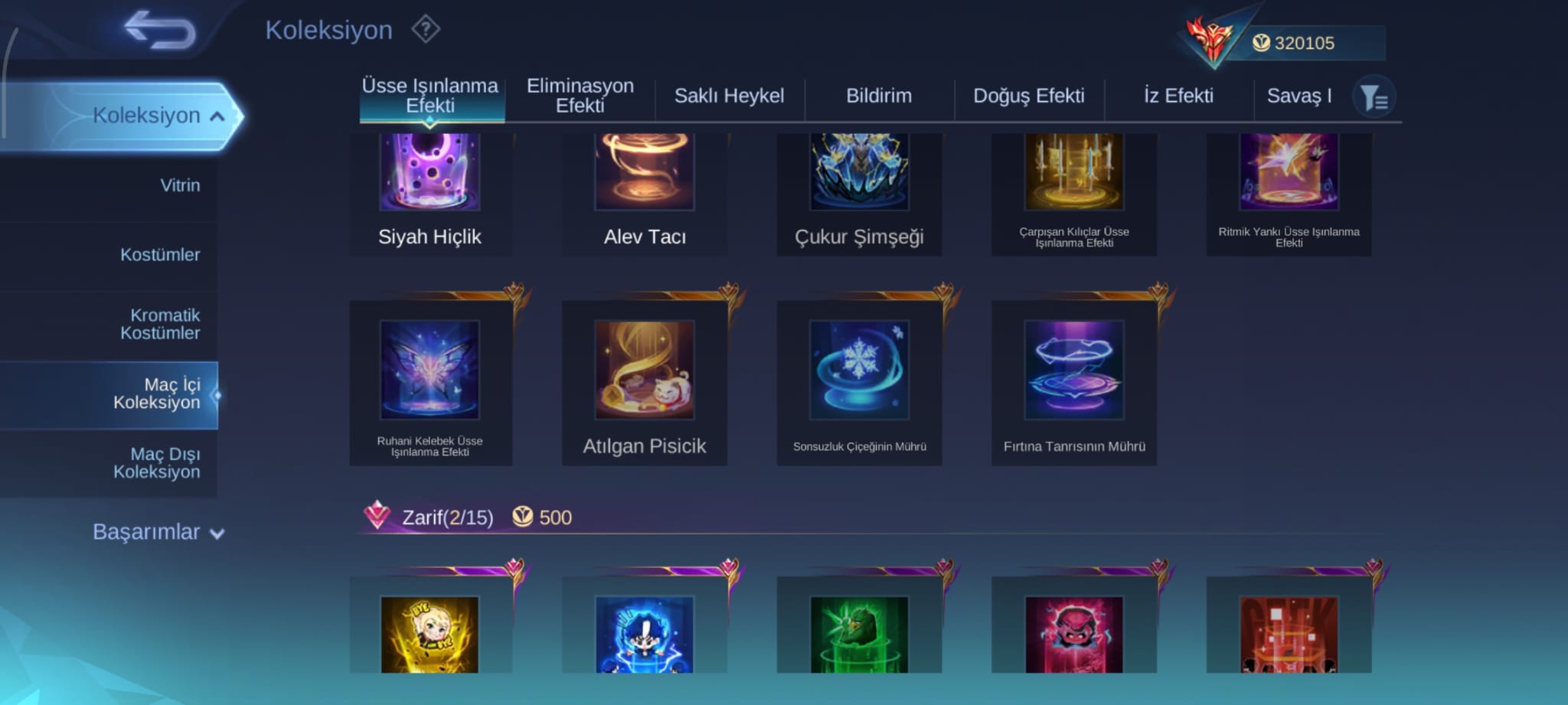Open the Koleksiyon help question icon

click(426, 30)
